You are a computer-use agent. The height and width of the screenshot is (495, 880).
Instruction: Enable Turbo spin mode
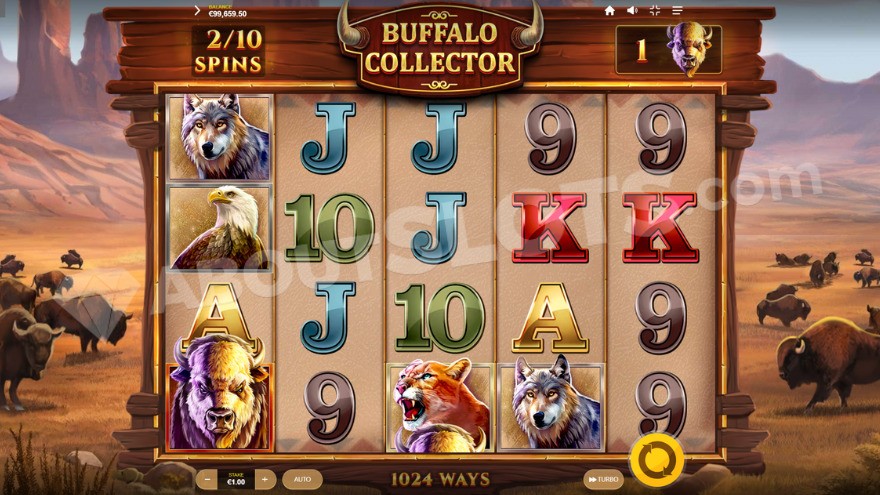[603, 480]
